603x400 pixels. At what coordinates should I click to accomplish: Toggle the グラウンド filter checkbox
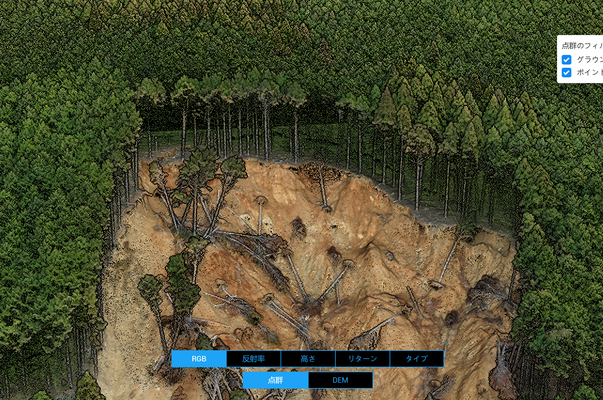point(567,60)
